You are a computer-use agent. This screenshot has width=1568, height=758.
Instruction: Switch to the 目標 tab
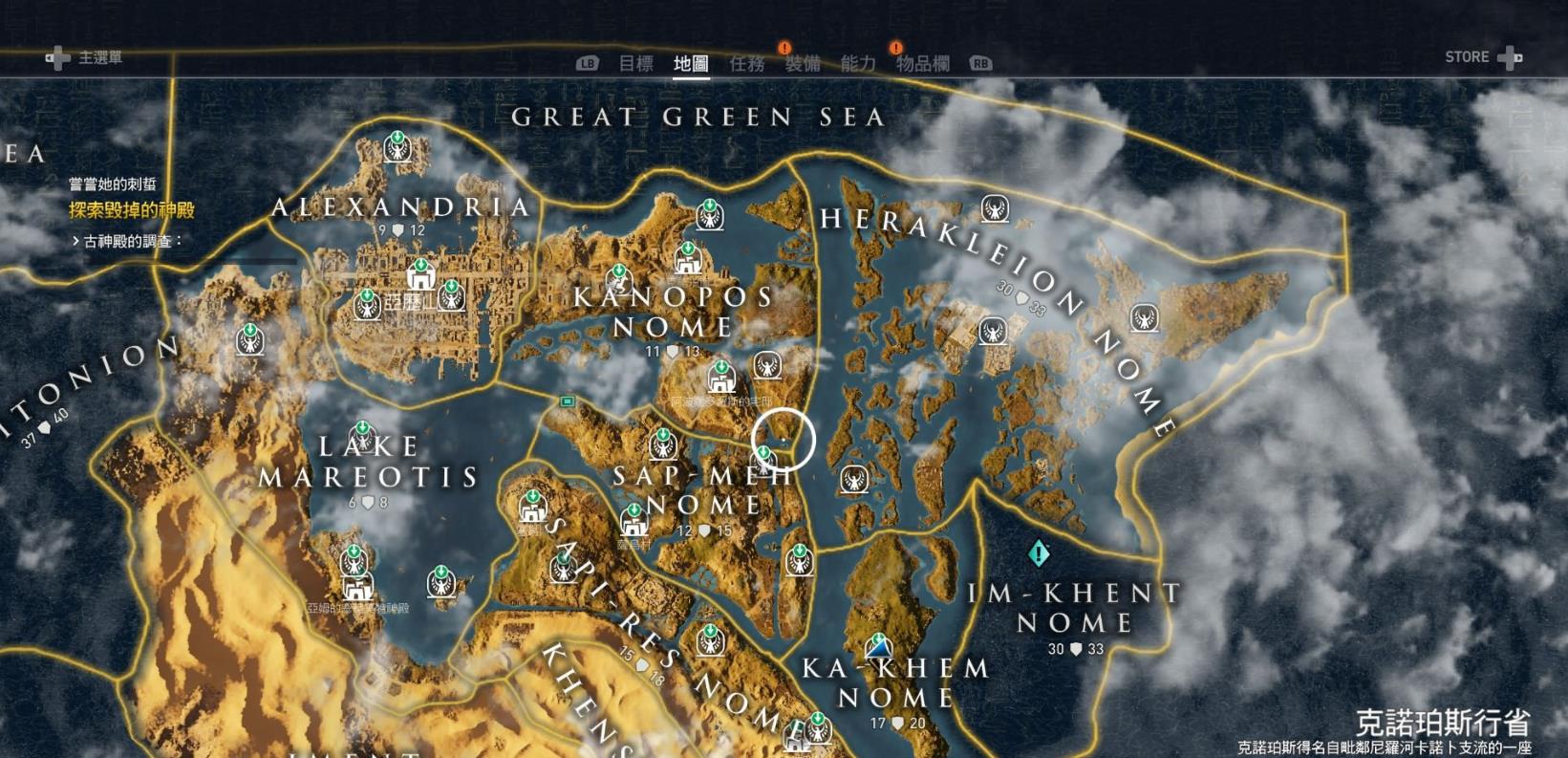[x=635, y=64]
